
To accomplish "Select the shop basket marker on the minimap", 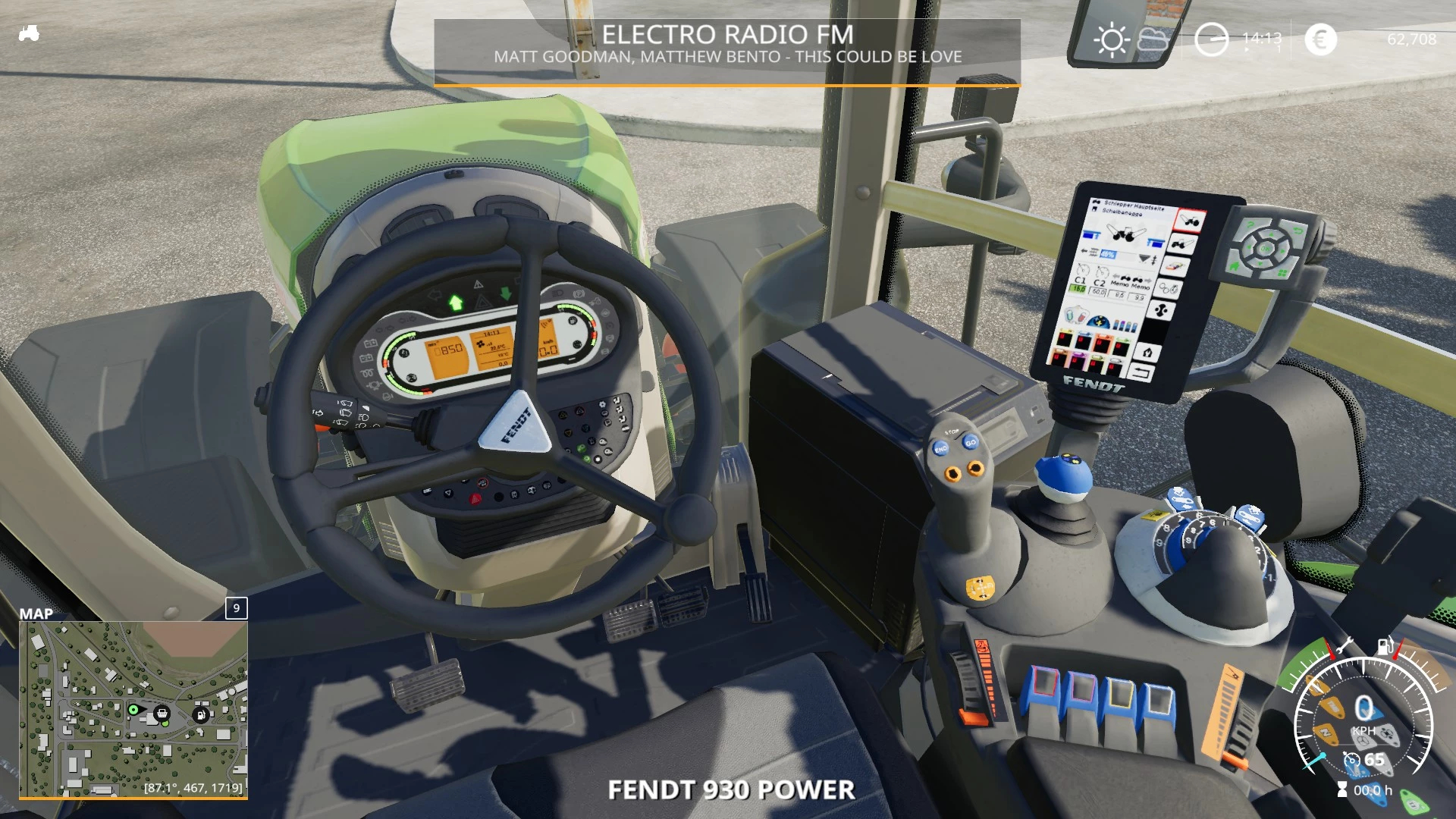I will [162, 713].
